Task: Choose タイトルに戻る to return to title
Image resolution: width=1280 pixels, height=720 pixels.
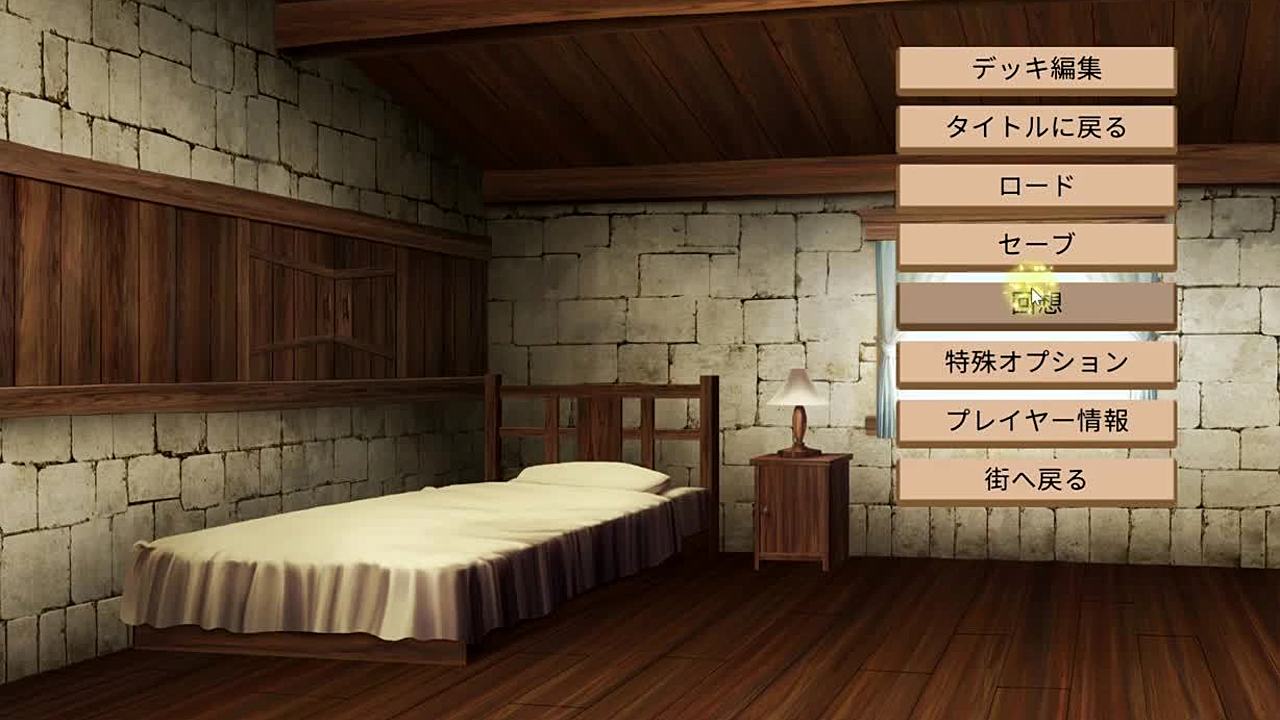Action: (1036, 128)
